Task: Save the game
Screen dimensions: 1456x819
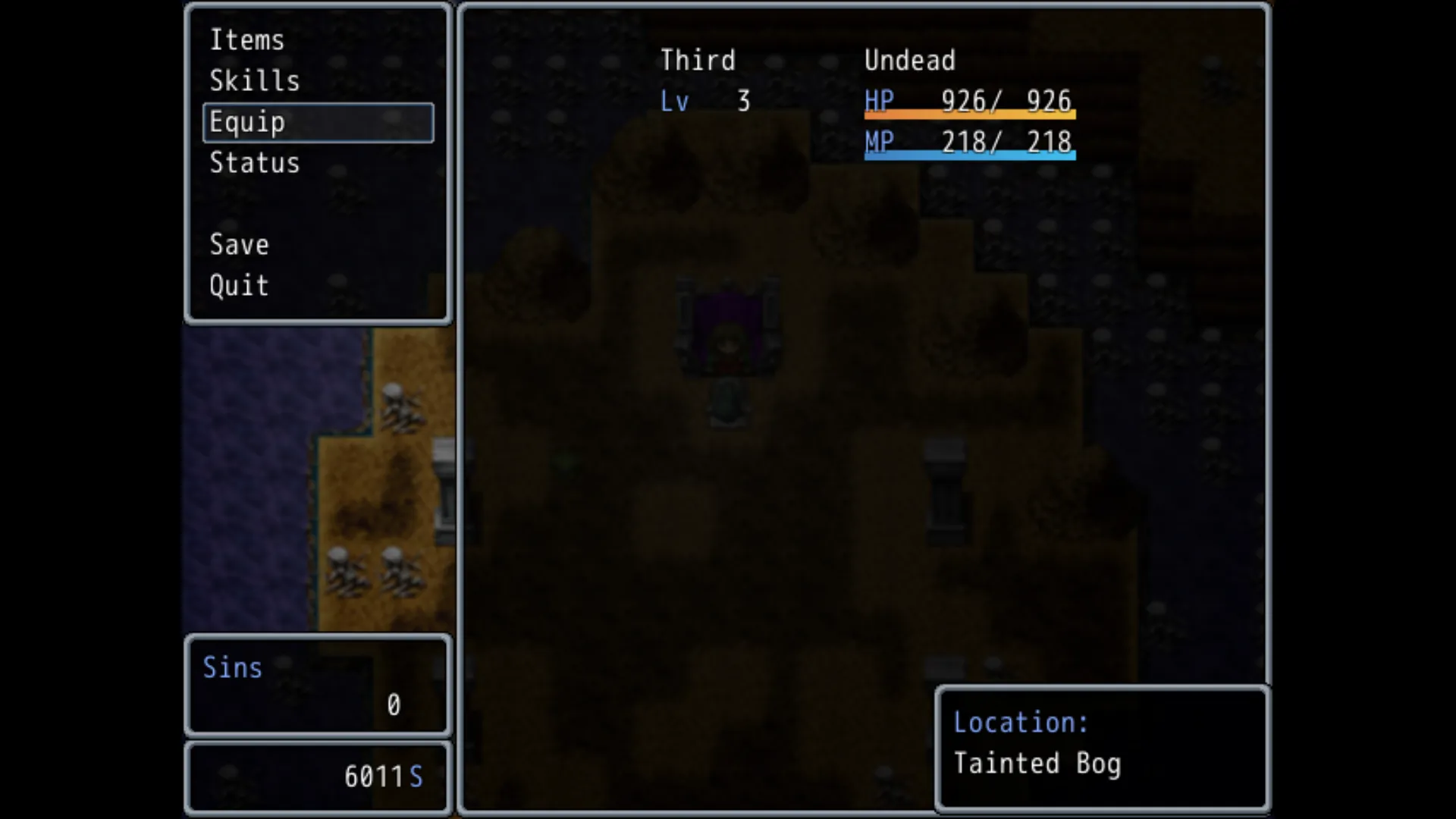Action: coord(239,245)
